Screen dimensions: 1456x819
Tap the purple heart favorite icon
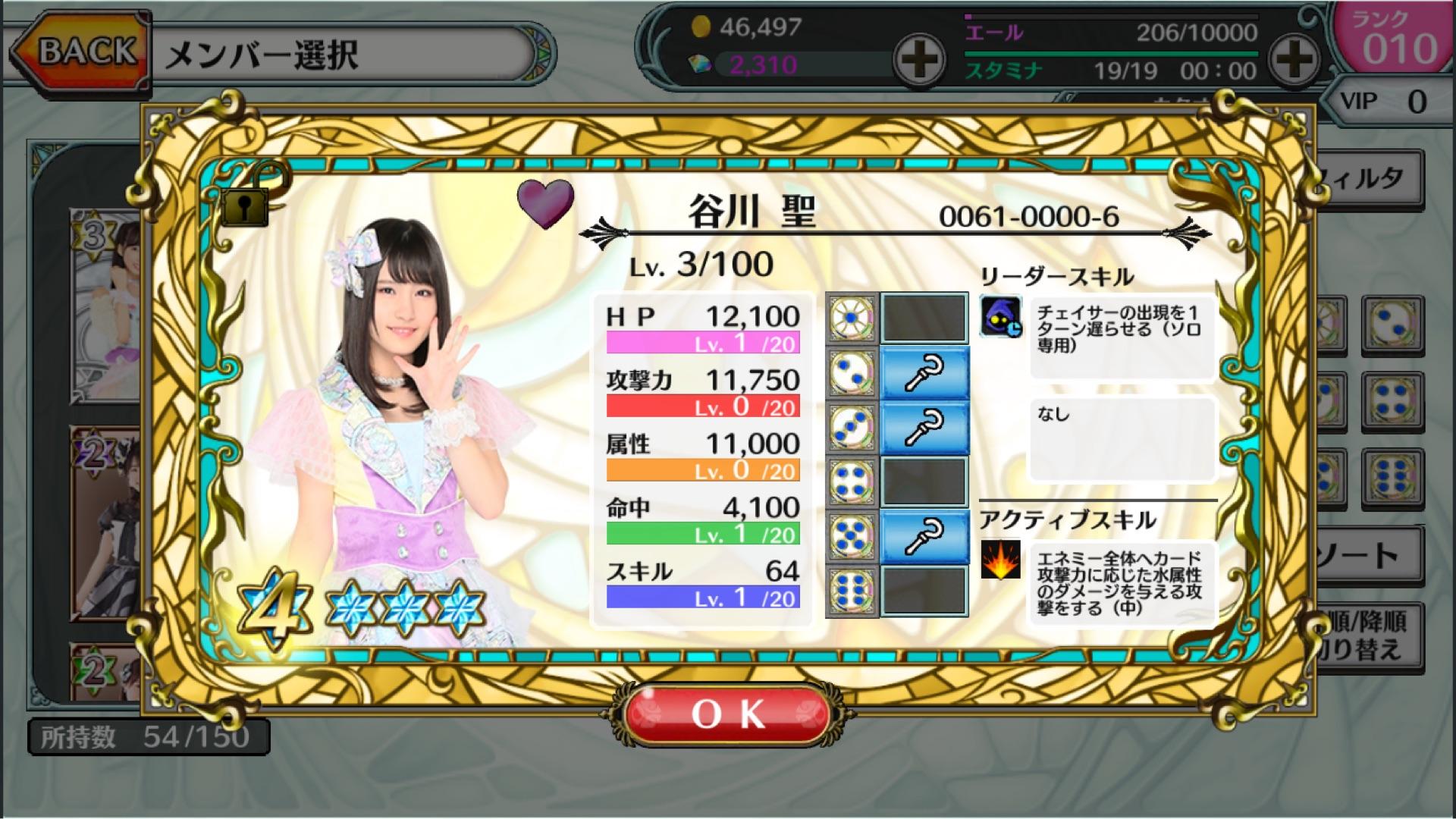(546, 203)
